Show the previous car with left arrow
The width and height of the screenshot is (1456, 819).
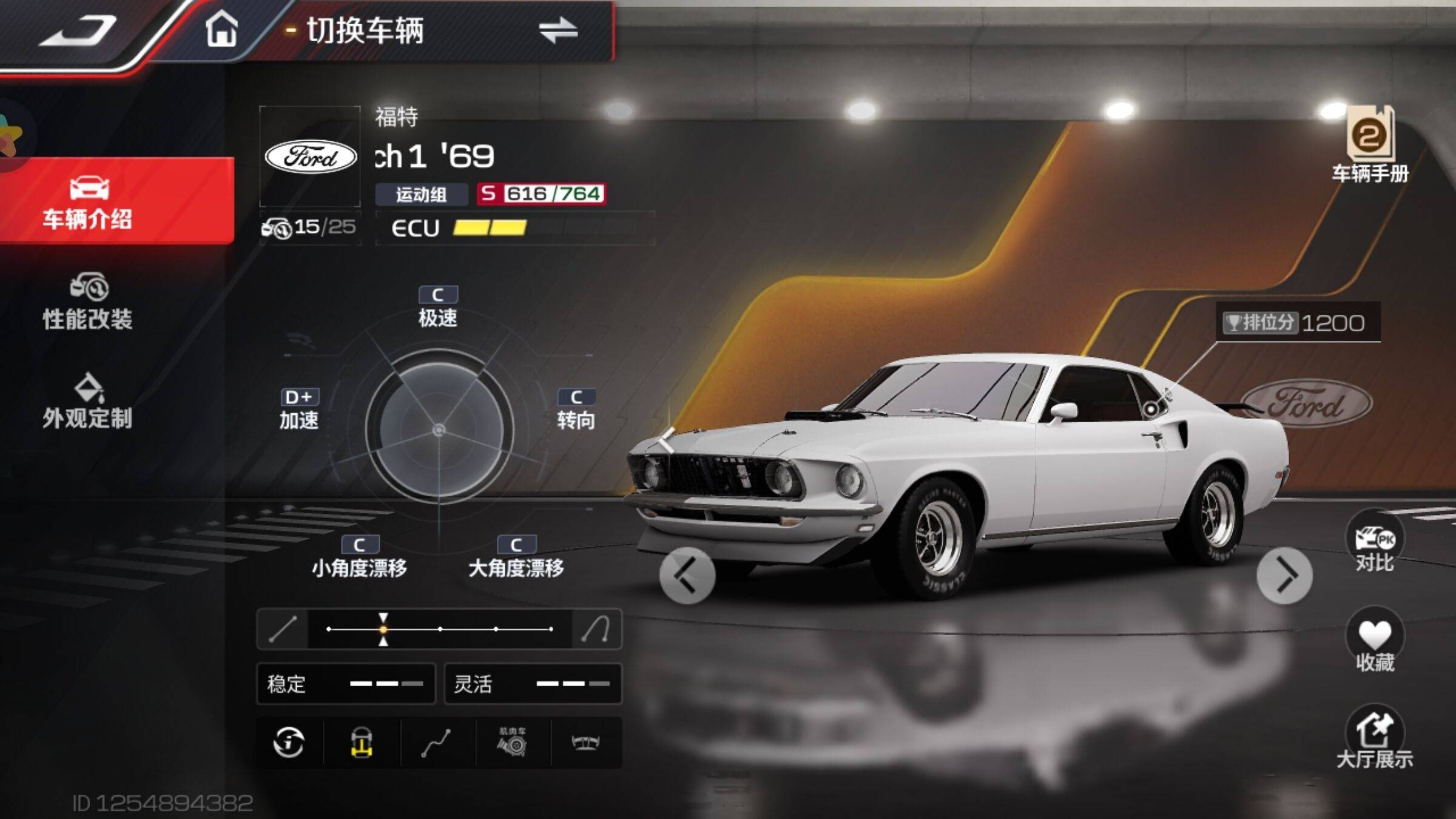pyautogui.click(x=687, y=575)
